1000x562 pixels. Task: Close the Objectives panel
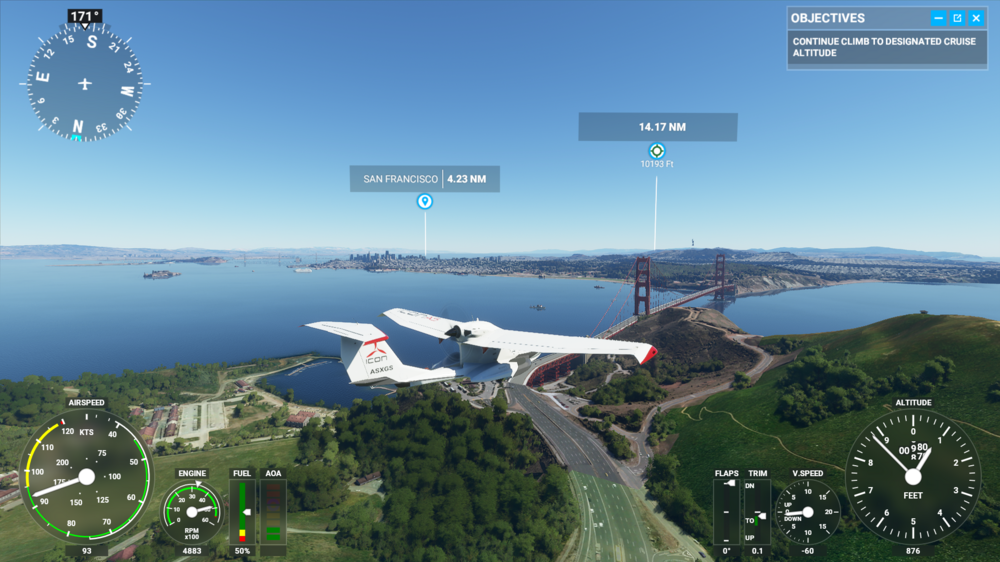coord(976,18)
